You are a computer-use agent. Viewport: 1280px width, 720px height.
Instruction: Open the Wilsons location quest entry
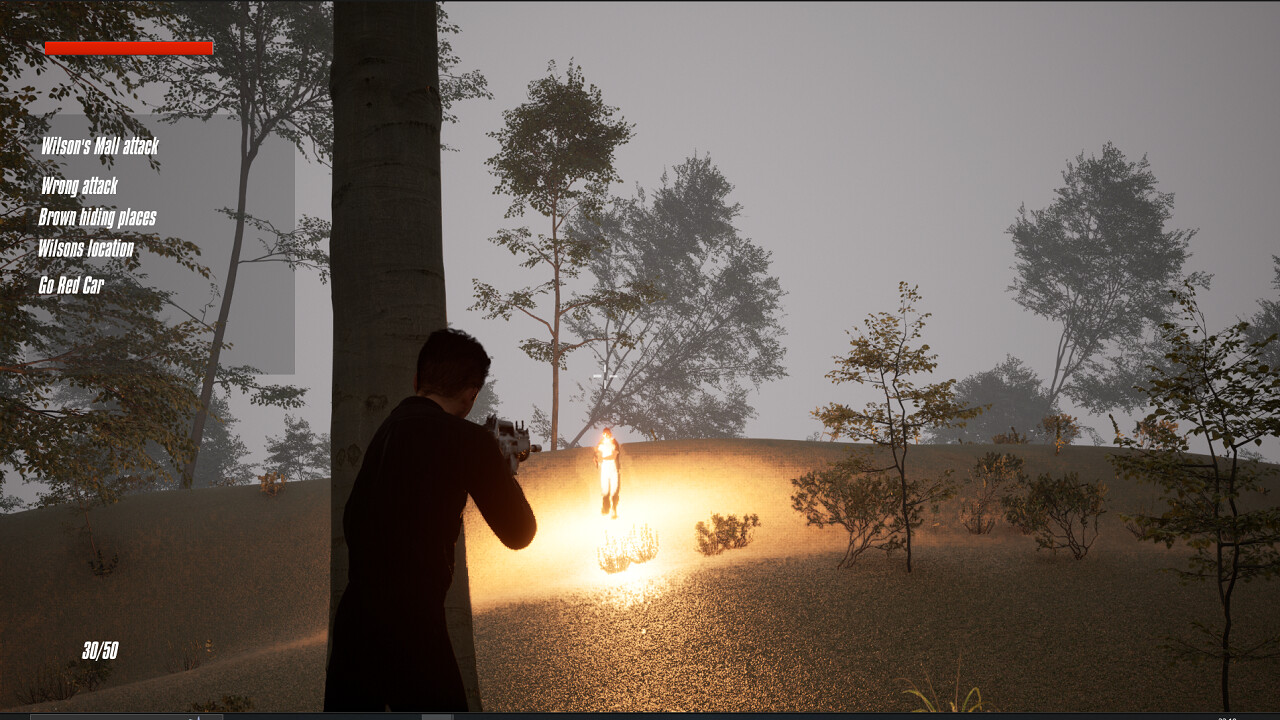point(85,248)
